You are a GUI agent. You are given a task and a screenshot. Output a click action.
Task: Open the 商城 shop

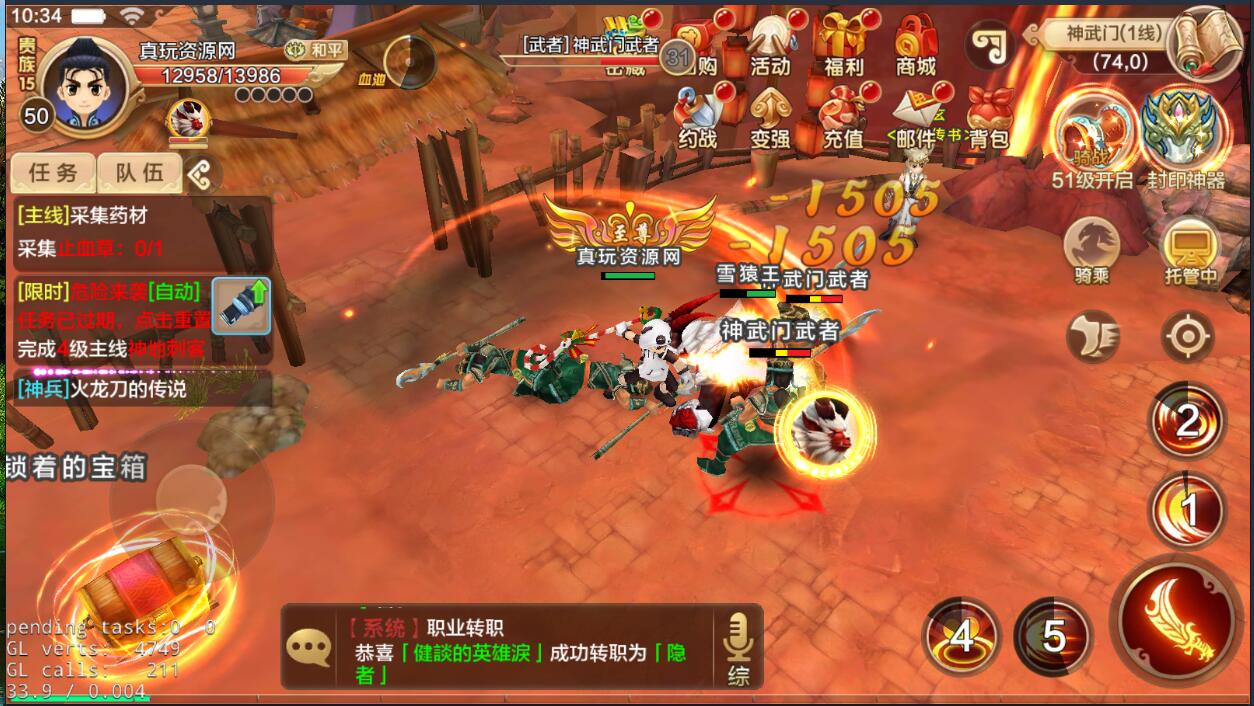915,46
